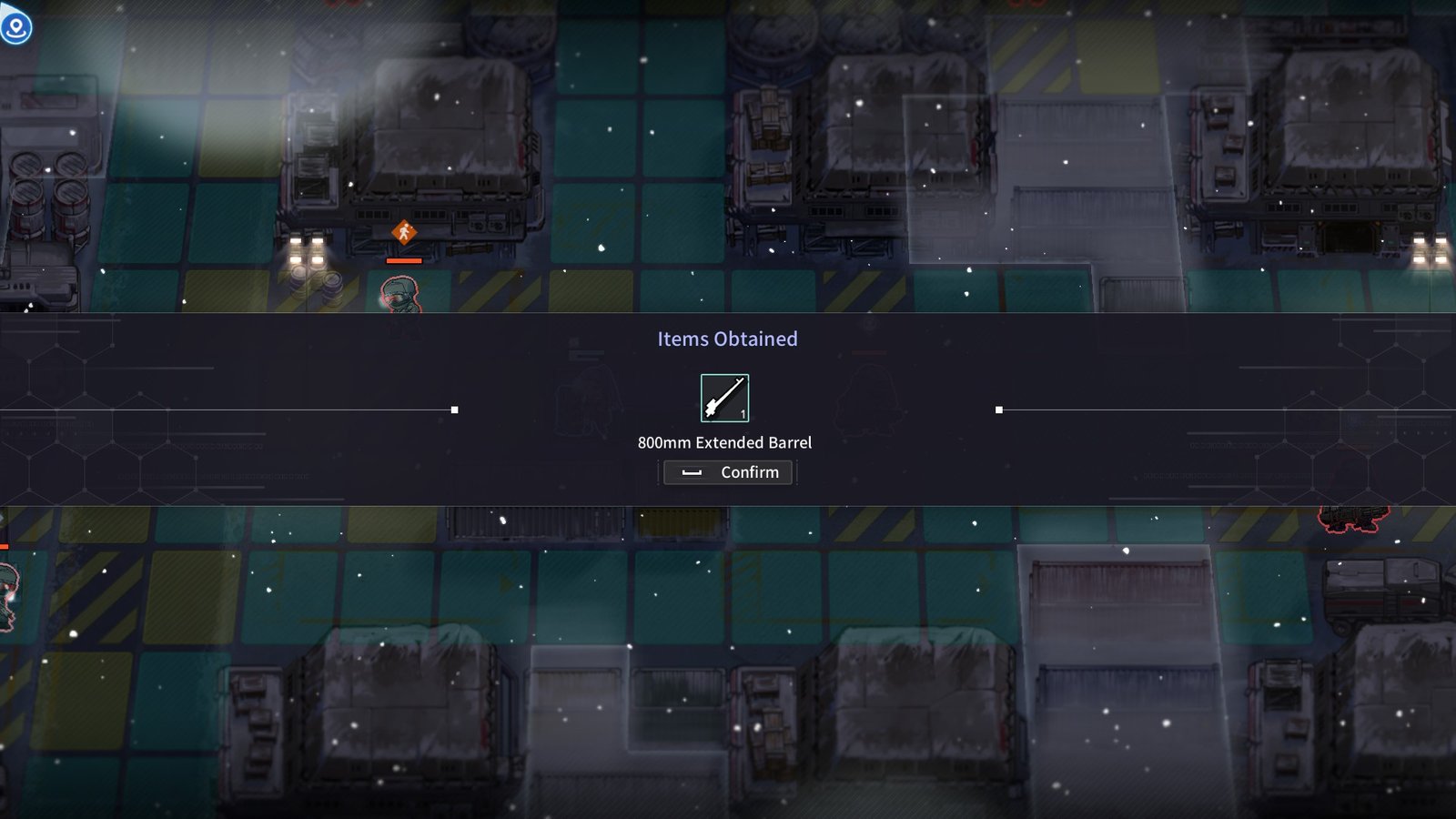Click the white square marker on left divider line
The height and width of the screenshot is (819, 1456).
point(453,409)
